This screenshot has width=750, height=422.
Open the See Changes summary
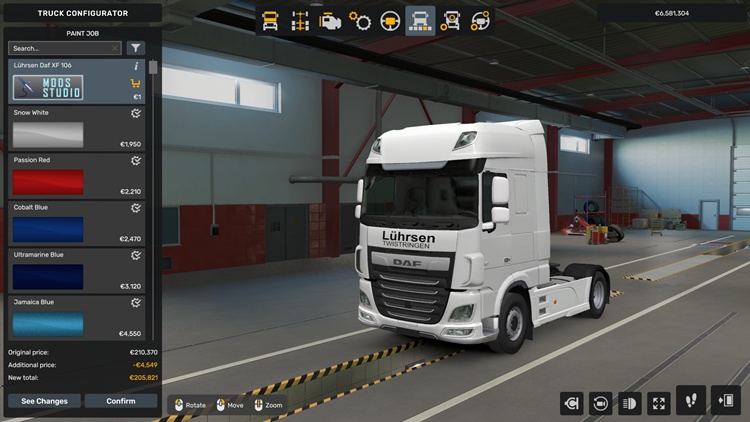point(45,401)
